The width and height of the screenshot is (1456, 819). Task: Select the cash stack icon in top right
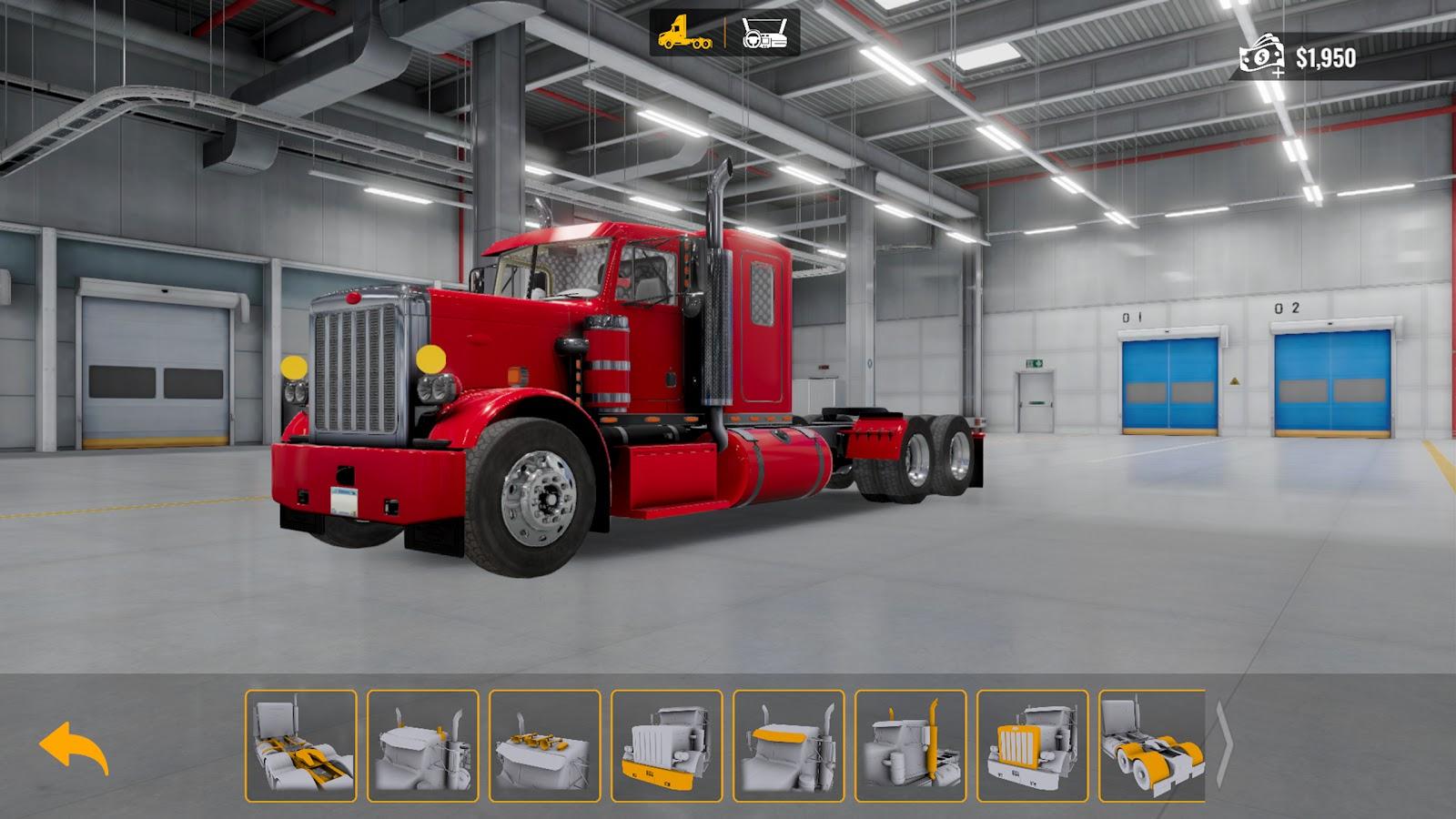pyautogui.click(x=1260, y=55)
